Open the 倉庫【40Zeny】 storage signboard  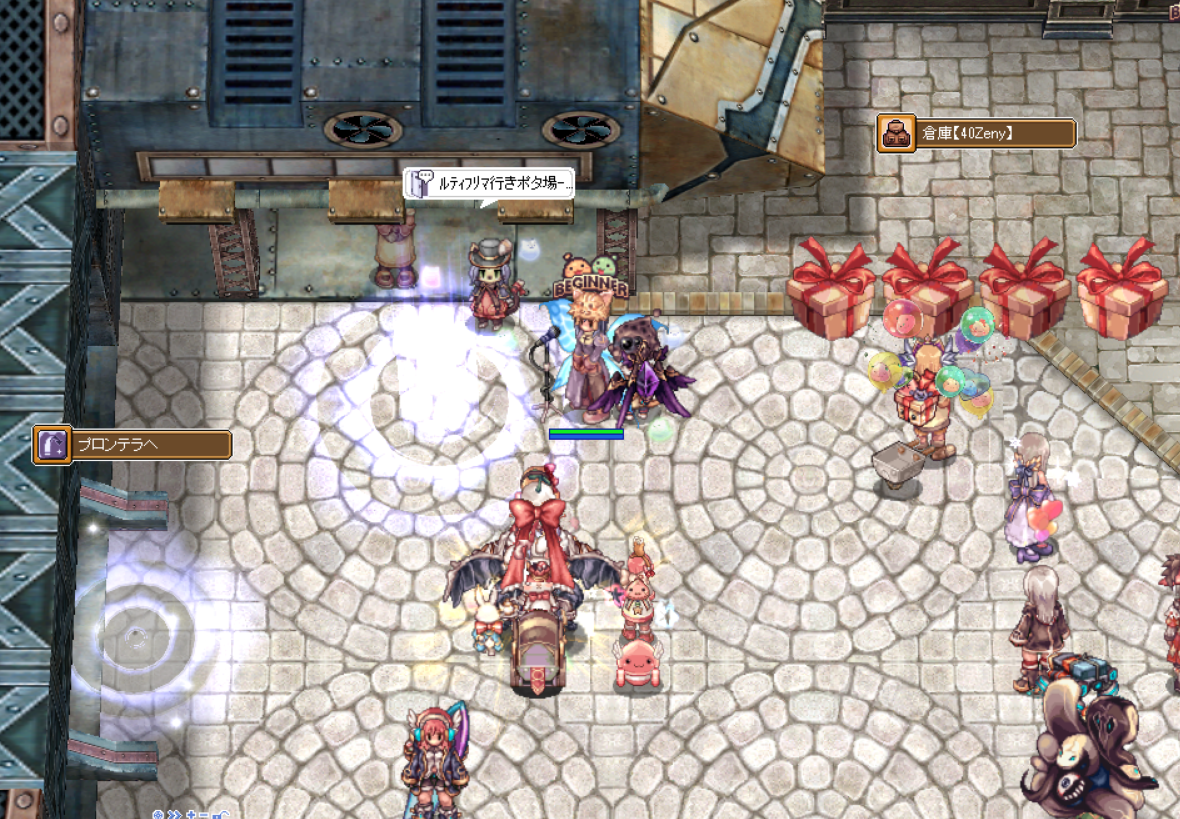[976, 133]
